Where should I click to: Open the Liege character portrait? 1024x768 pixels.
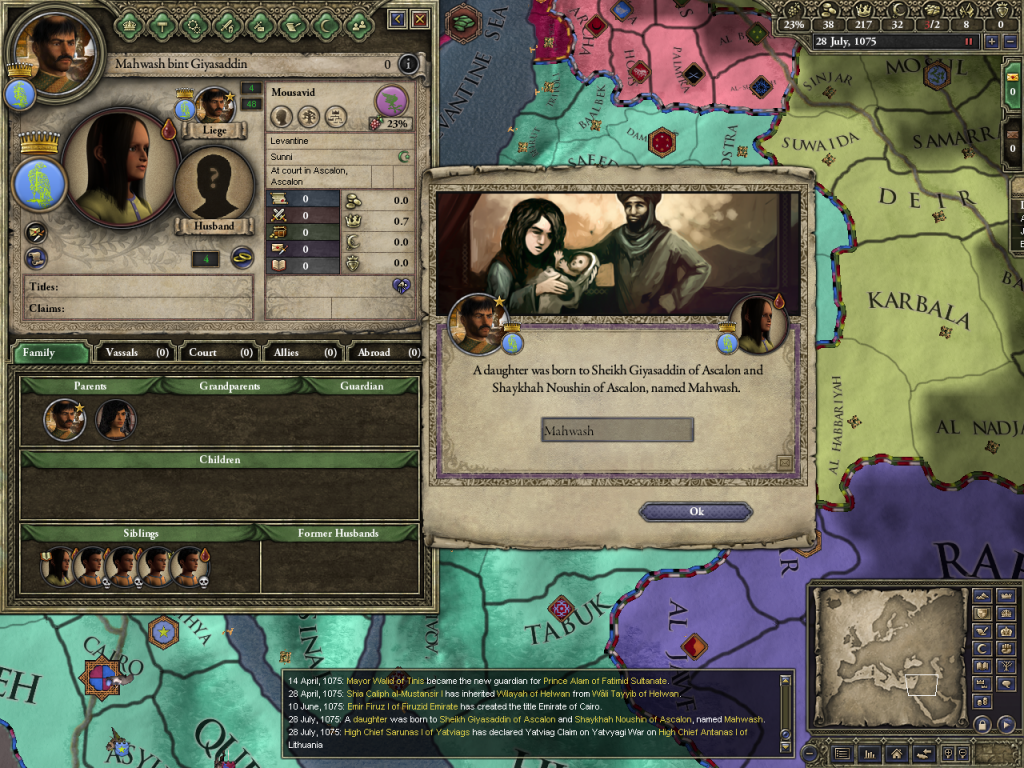(x=214, y=105)
